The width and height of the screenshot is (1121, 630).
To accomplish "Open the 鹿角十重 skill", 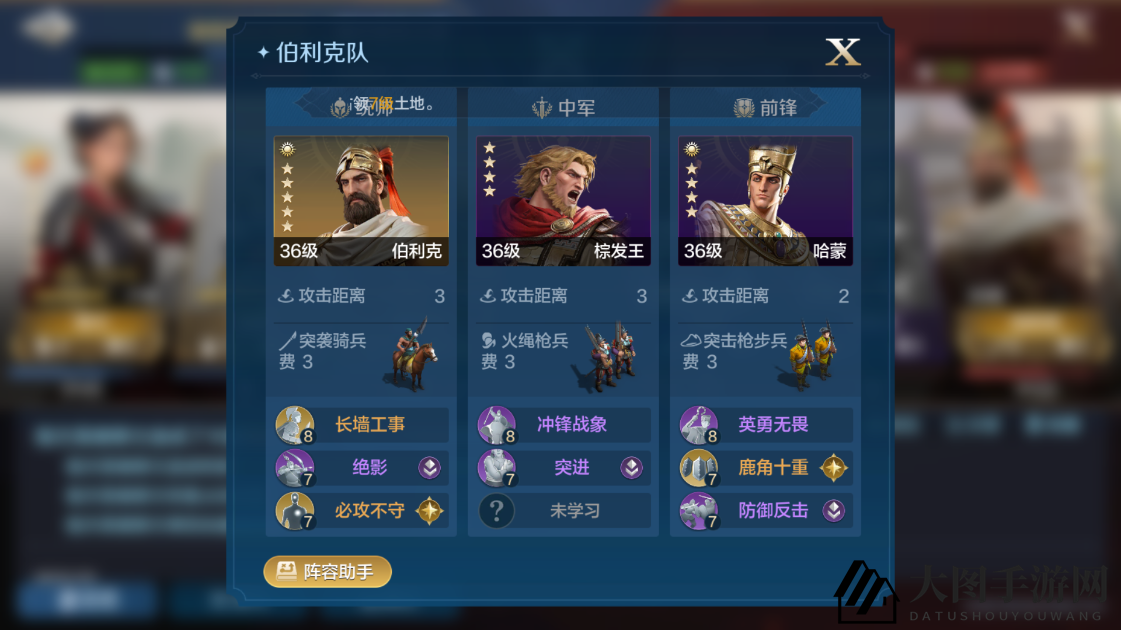I will tap(766, 467).
